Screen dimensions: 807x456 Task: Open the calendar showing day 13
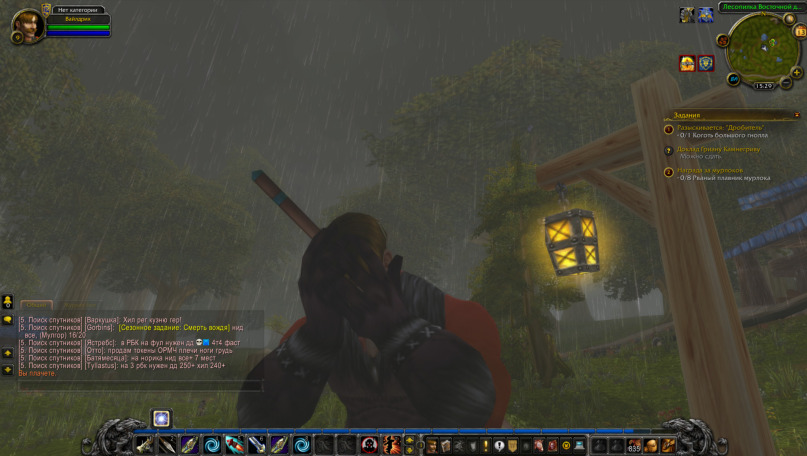(800, 31)
